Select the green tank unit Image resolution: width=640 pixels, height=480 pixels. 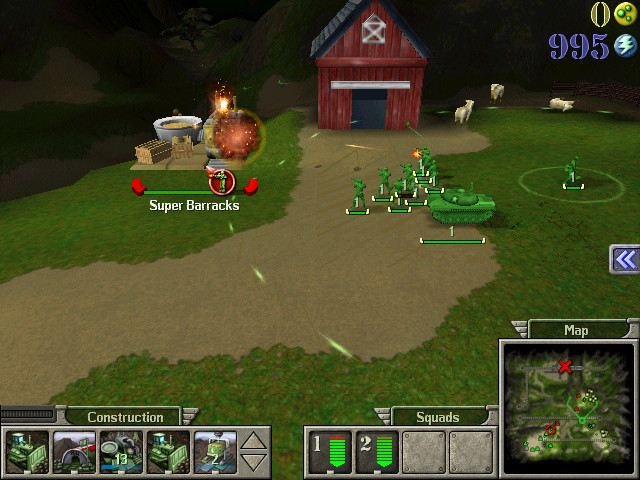[x=461, y=204]
